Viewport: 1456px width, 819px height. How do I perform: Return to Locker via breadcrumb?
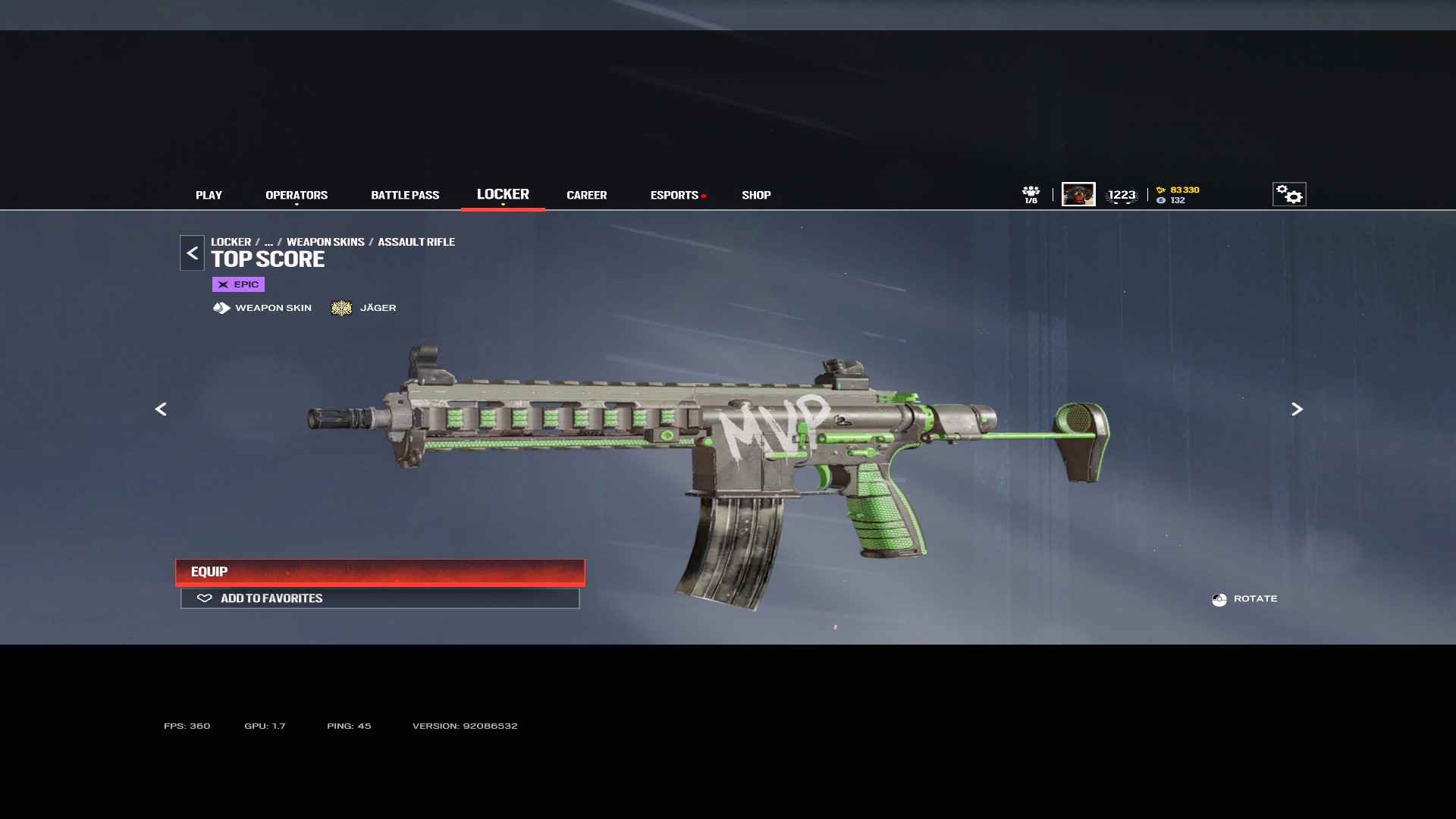point(231,242)
